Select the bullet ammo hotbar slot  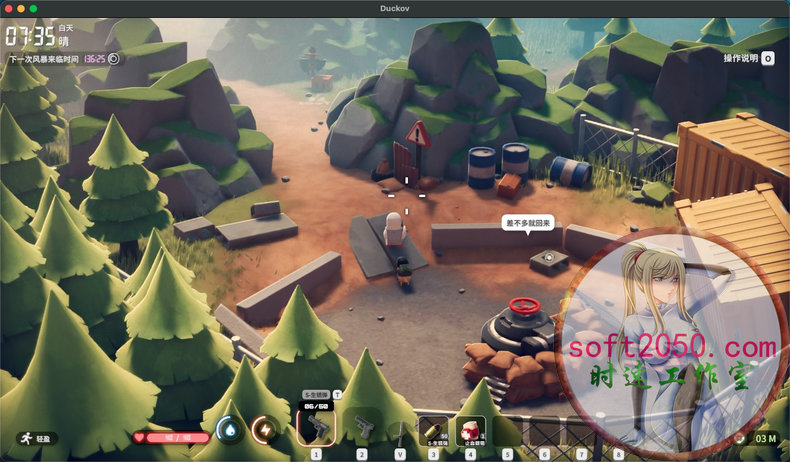coord(433,430)
